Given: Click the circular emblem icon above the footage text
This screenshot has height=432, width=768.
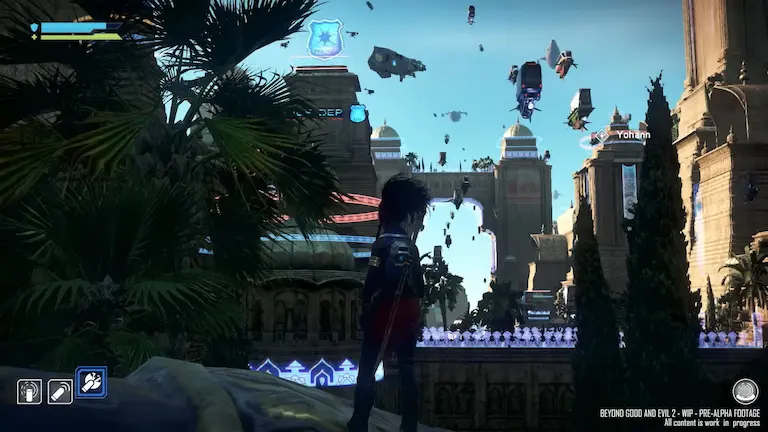Looking at the screenshot, I should 744,390.
